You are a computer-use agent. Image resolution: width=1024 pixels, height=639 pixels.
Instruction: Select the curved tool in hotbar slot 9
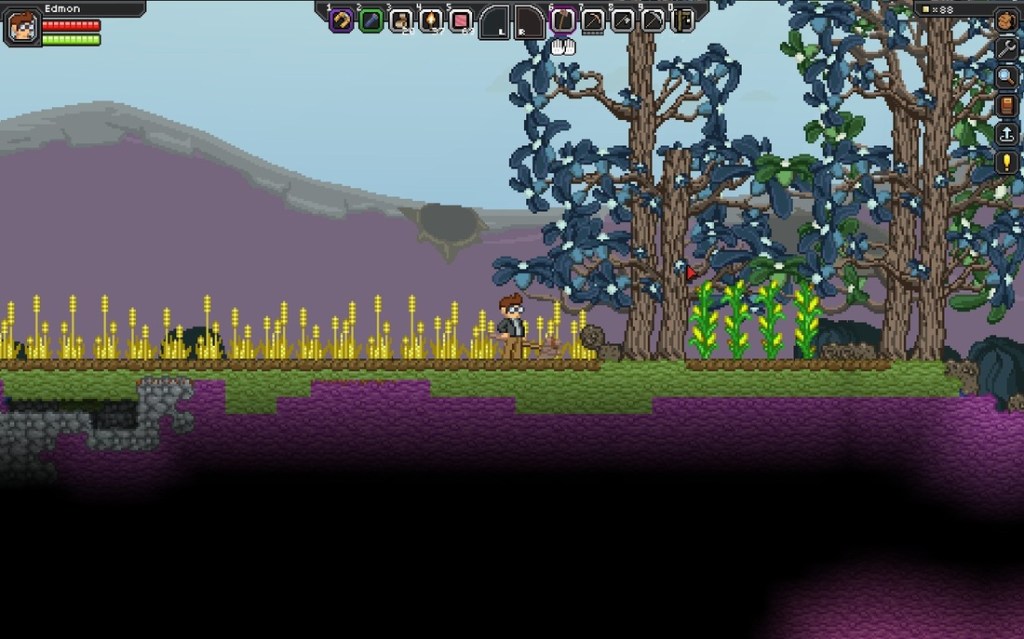pyautogui.click(x=653, y=20)
